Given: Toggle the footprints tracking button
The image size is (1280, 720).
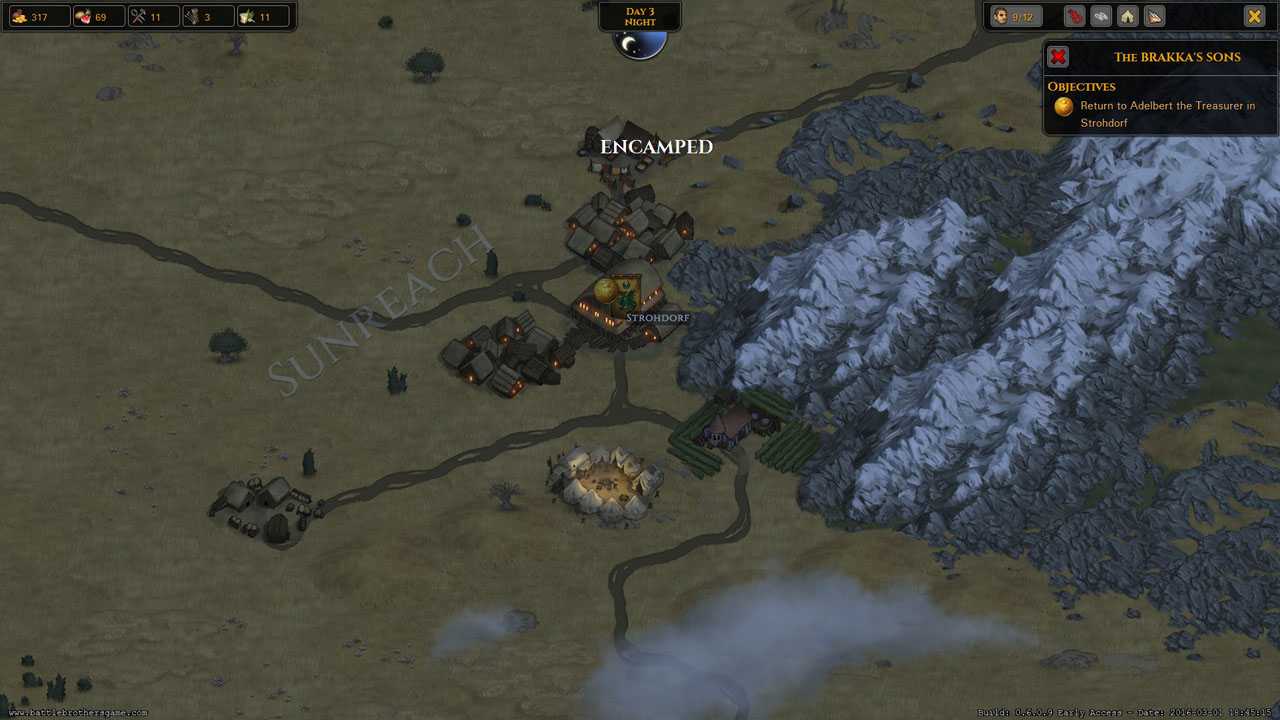Looking at the screenshot, I should 1100,16.
